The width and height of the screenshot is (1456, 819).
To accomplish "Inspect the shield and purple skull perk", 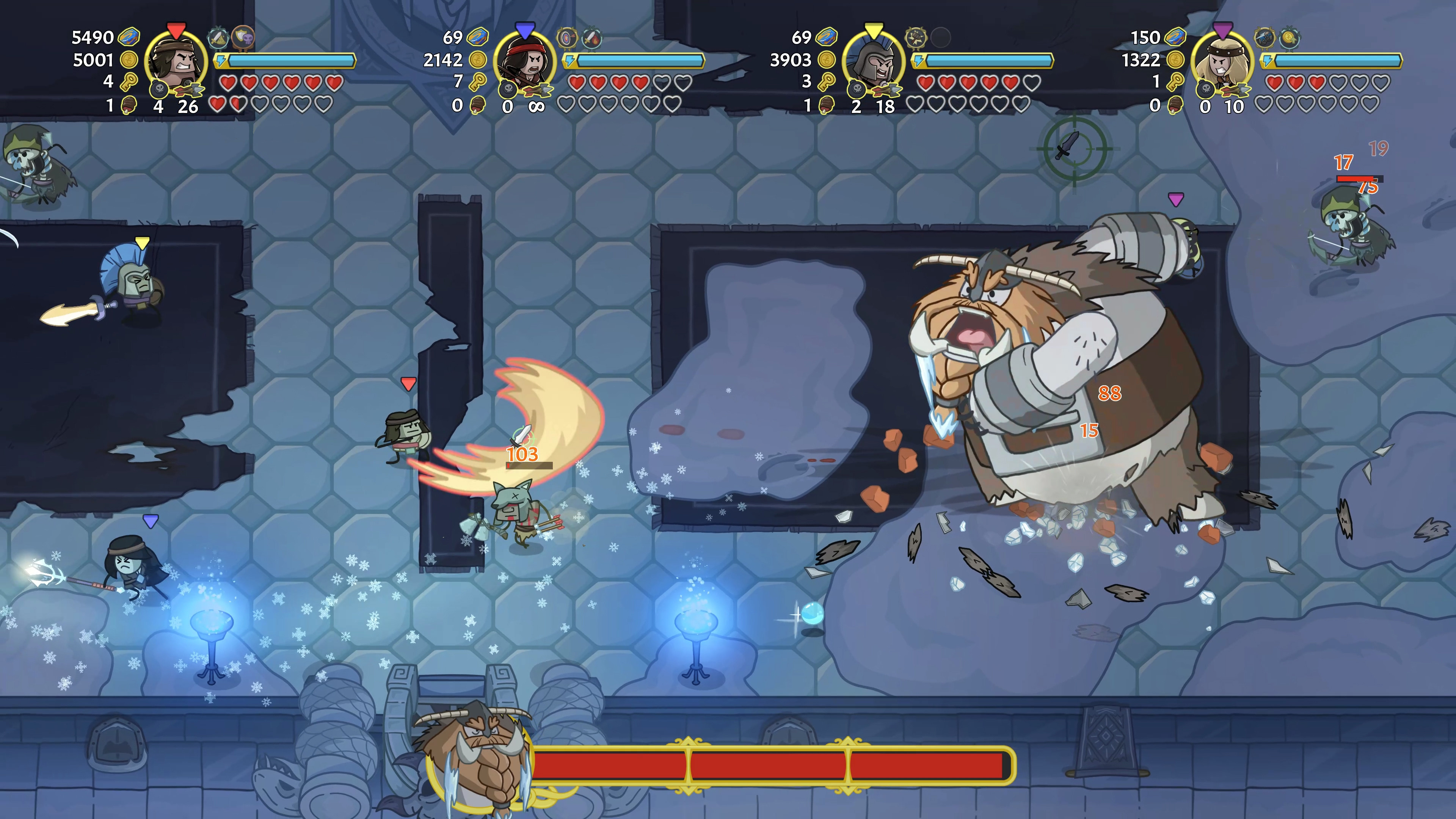I will tap(243, 37).
